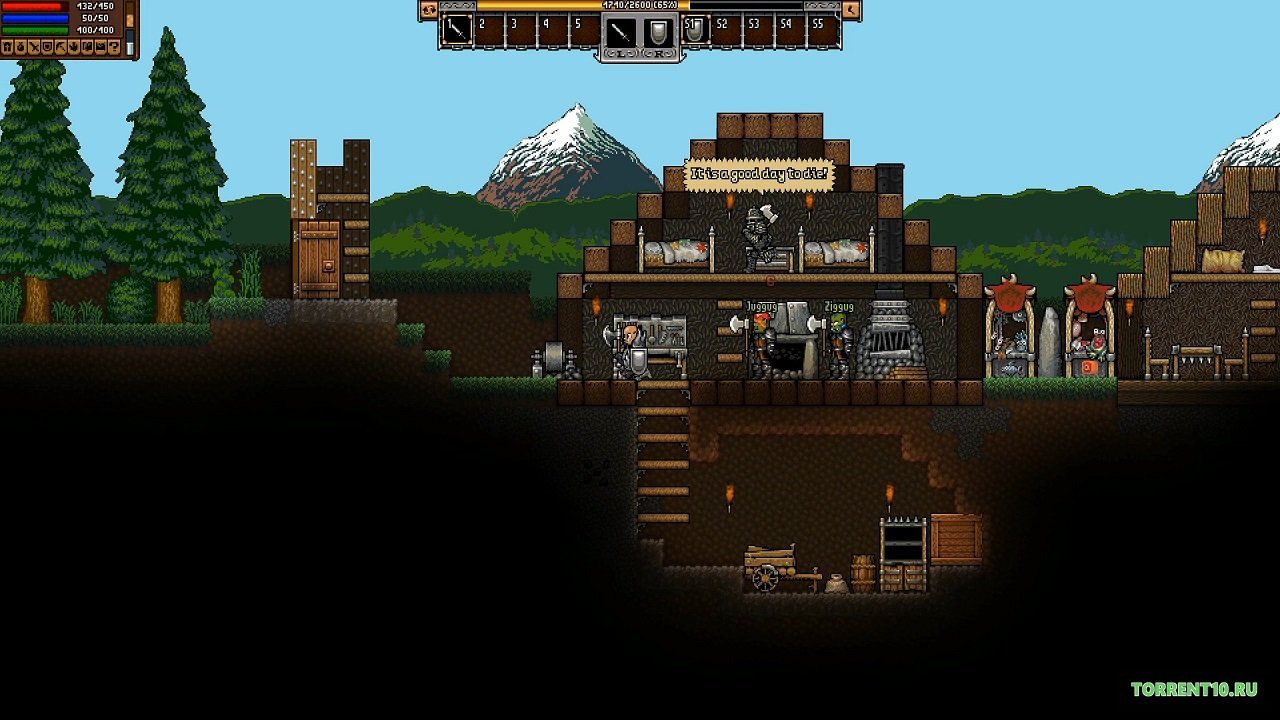The height and width of the screenshot is (720, 1280).
Task: Select empty secondary slot S4
Action: 792,30
